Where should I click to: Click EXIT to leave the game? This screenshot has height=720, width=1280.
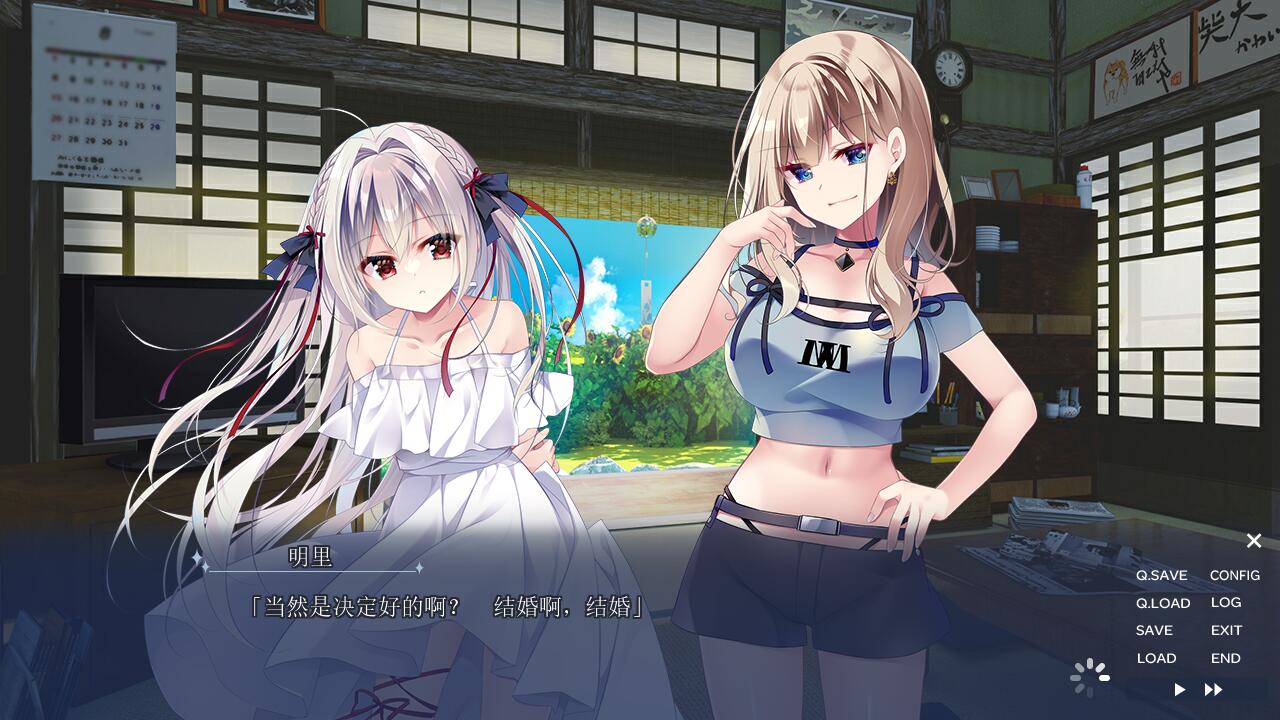point(1226,630)
